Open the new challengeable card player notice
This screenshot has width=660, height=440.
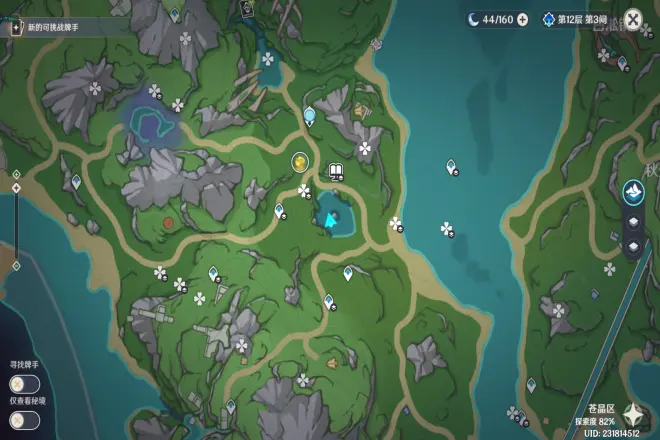[60, 27]
